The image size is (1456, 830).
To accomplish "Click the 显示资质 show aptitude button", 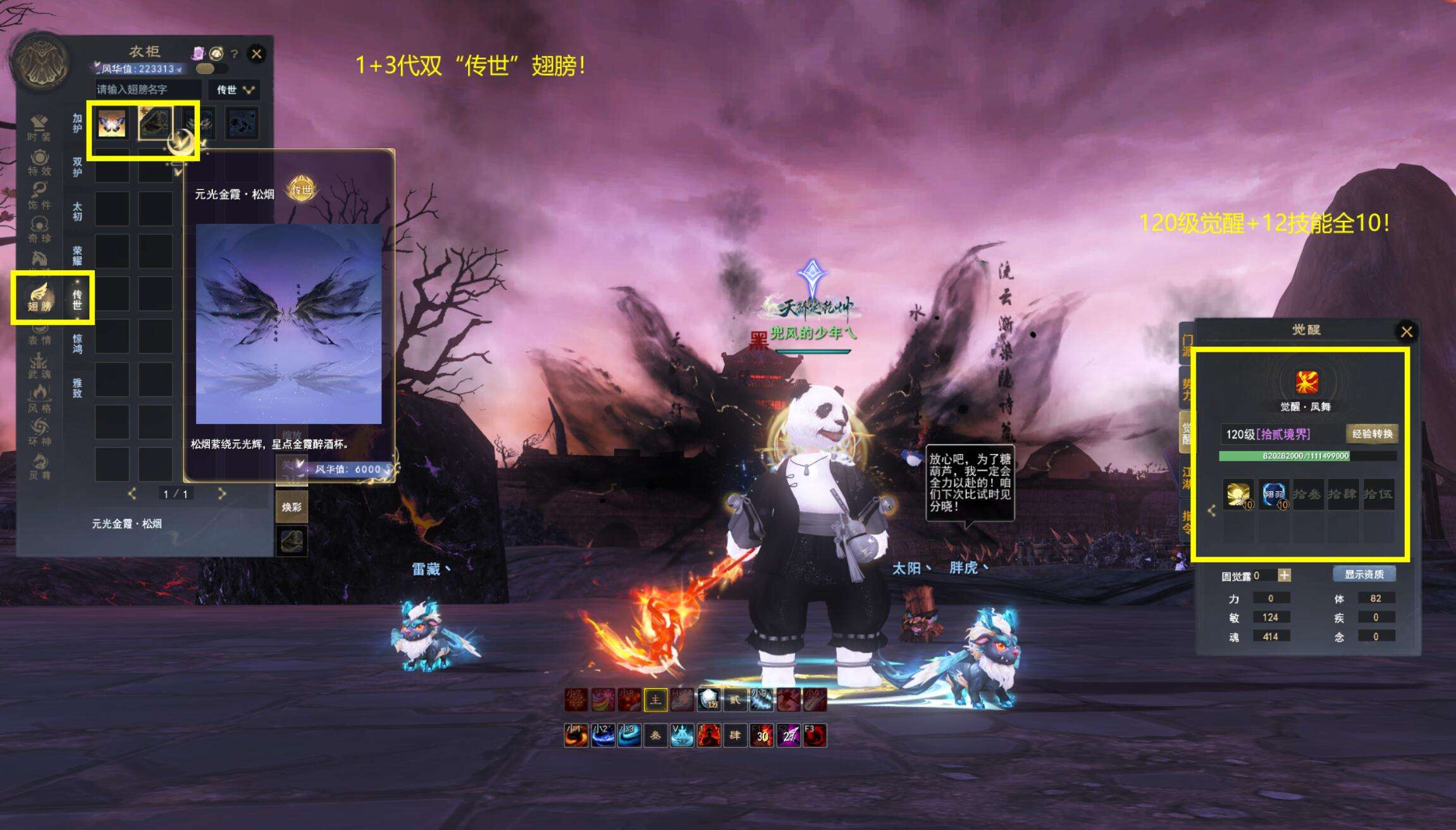I will (1364, 574).
